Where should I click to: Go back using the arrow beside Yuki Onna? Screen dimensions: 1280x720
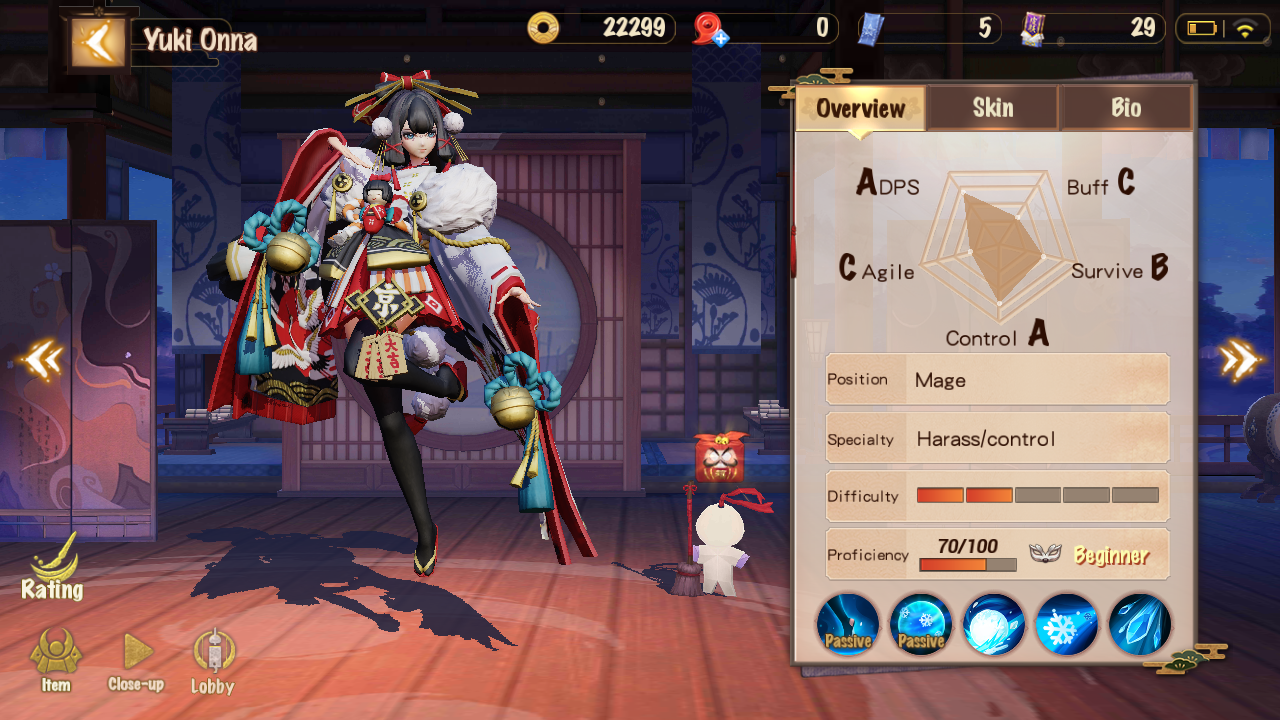click(98, 41)
